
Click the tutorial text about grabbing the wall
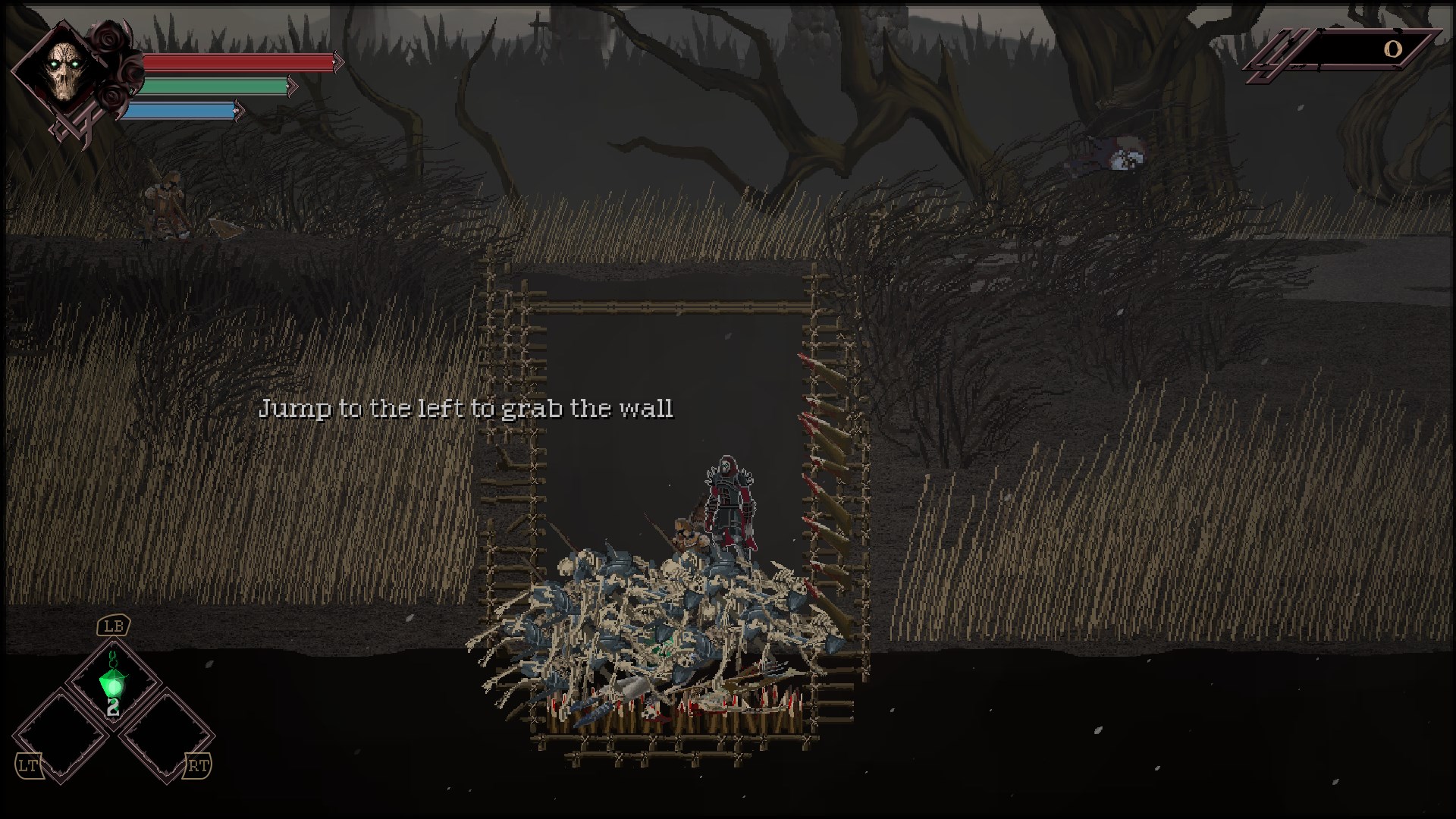(468, 408)
